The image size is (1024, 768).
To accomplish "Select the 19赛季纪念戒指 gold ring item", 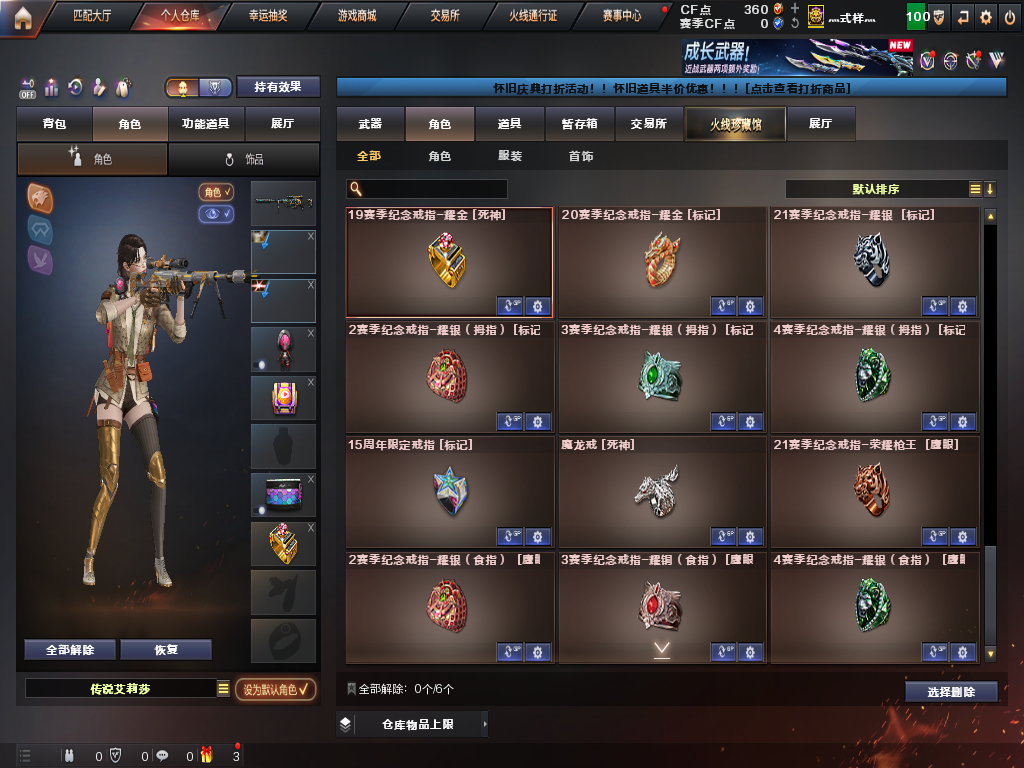I will pyautogui.click(x=449, y=262).
